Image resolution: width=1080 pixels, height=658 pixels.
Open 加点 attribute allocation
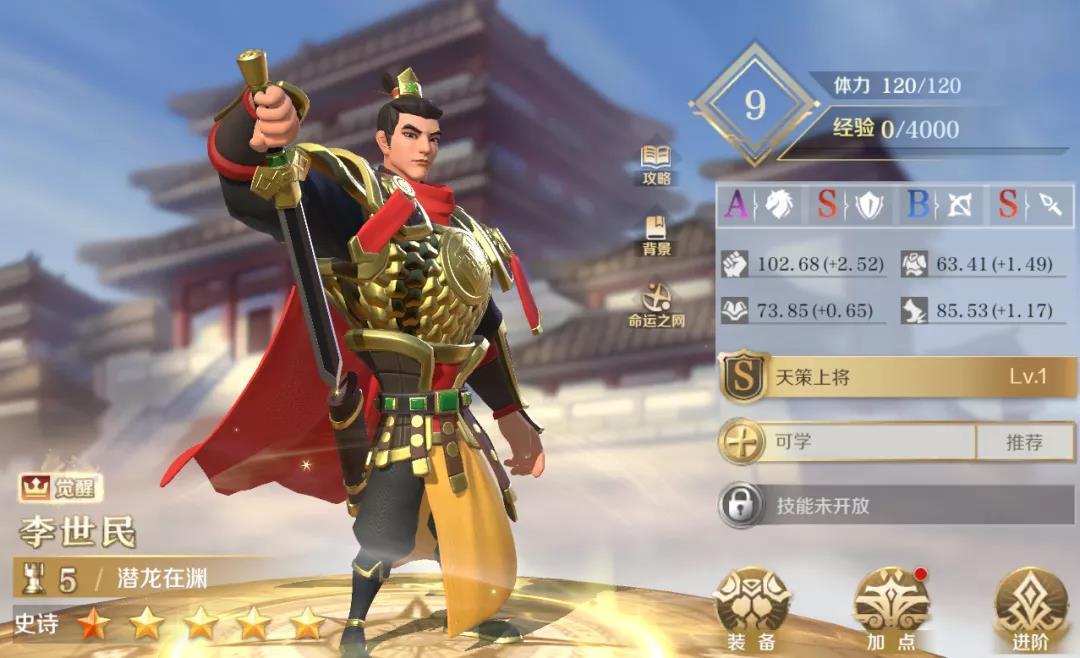(891, 607)
